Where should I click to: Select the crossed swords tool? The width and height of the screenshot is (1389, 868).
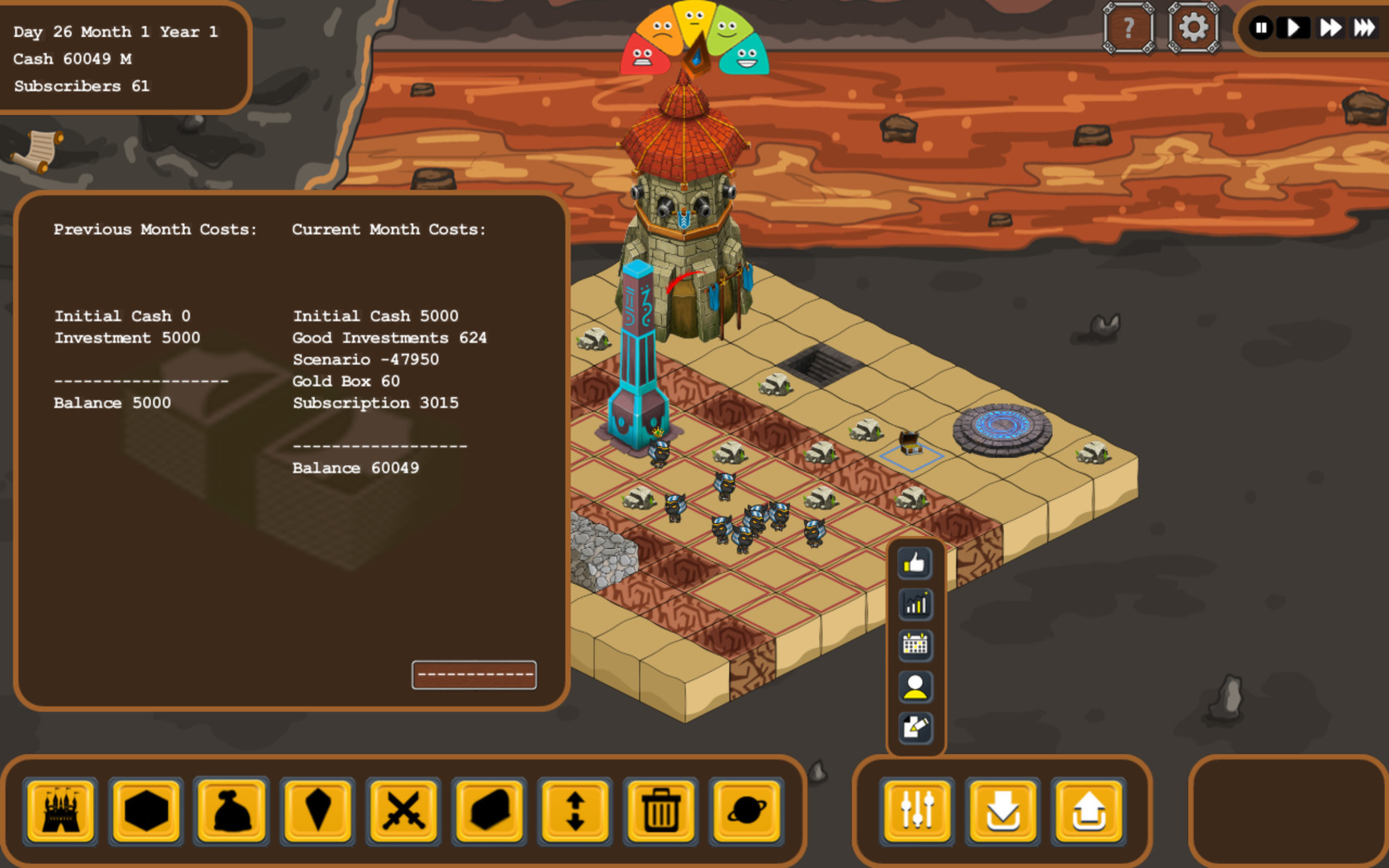[403, 812]
